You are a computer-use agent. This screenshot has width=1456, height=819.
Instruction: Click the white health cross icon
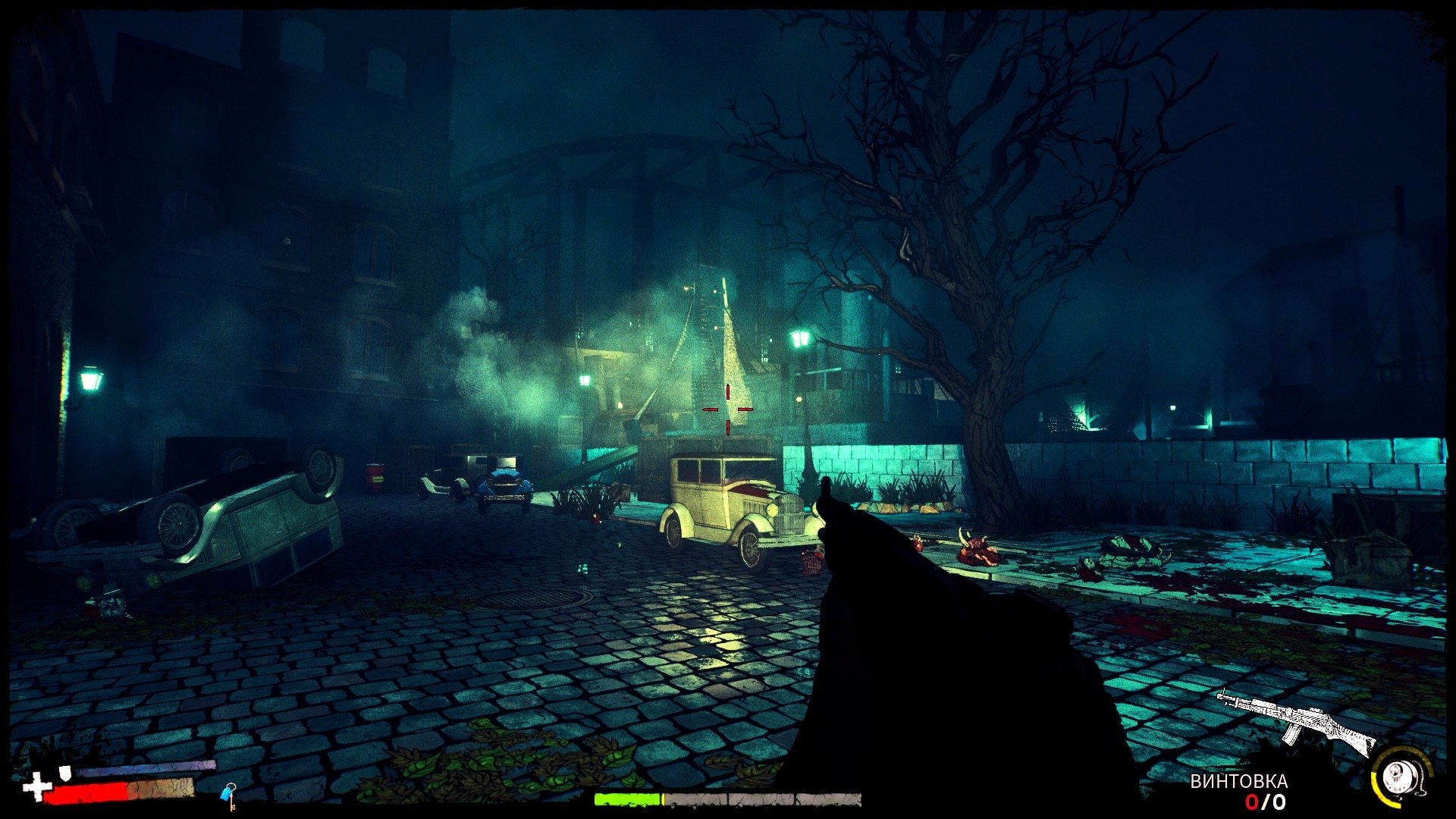(36, 788)
